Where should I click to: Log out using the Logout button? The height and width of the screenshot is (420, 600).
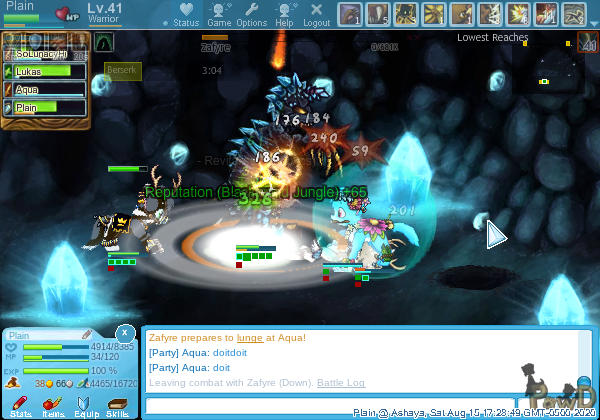pos(316,14)
